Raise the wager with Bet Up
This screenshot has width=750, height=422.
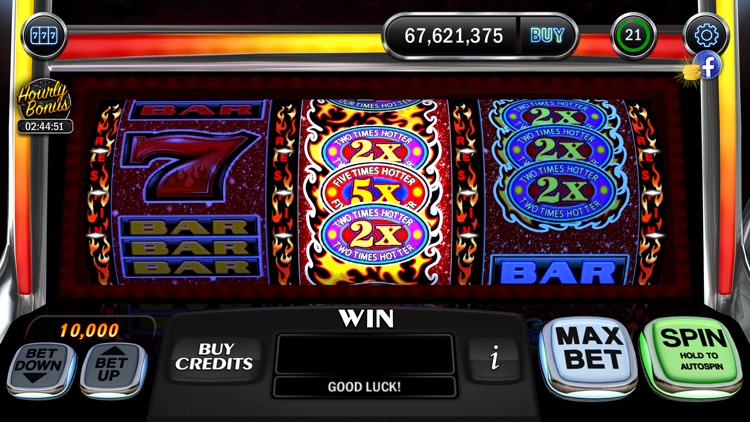(x=111, y=369)
